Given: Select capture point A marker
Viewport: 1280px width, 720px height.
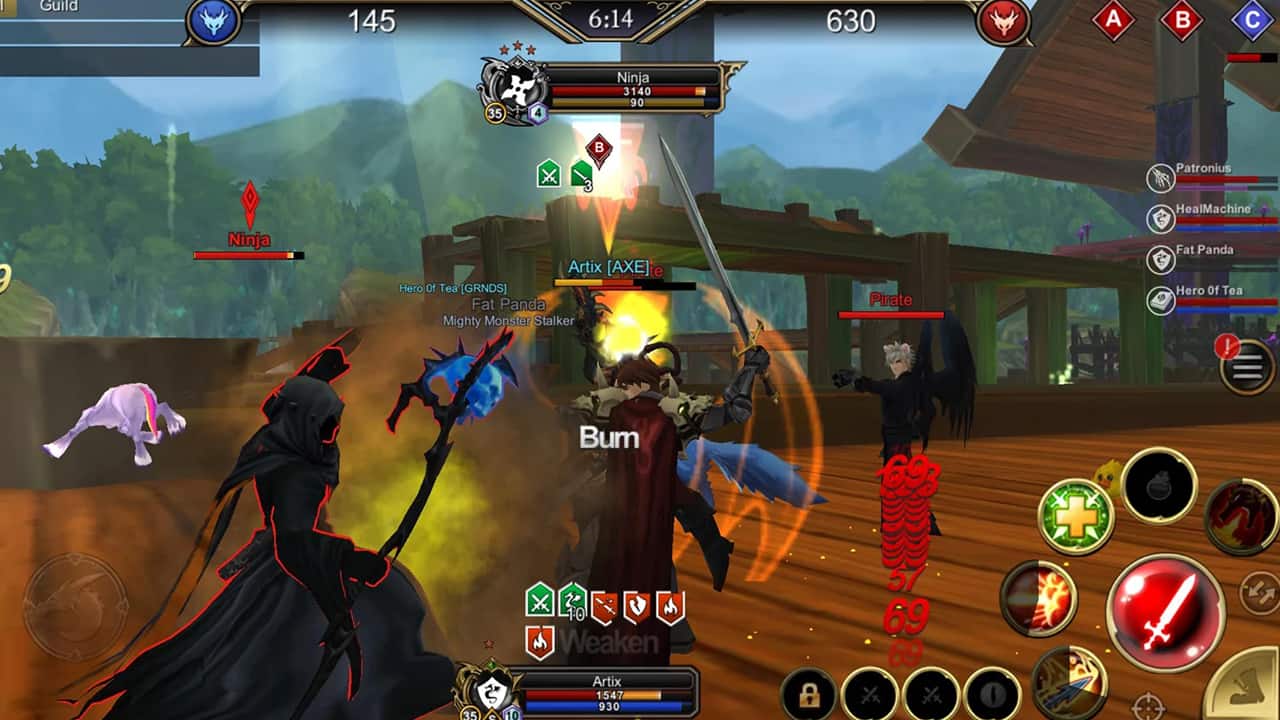Looking at the screenshot, I should (x=1113, y=20).
